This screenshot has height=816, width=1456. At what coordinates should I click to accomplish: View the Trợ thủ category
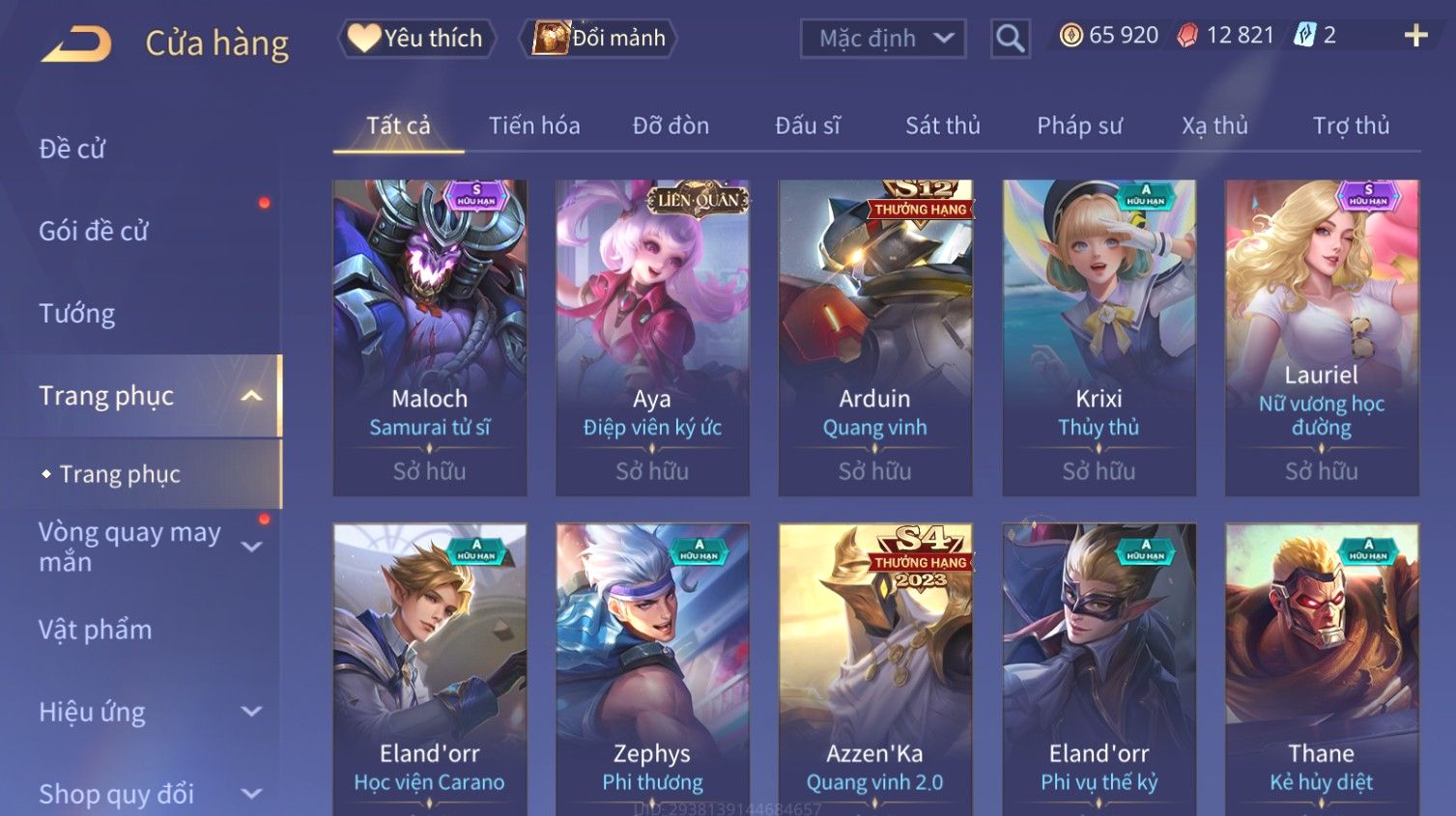(x=1351, y=126)
